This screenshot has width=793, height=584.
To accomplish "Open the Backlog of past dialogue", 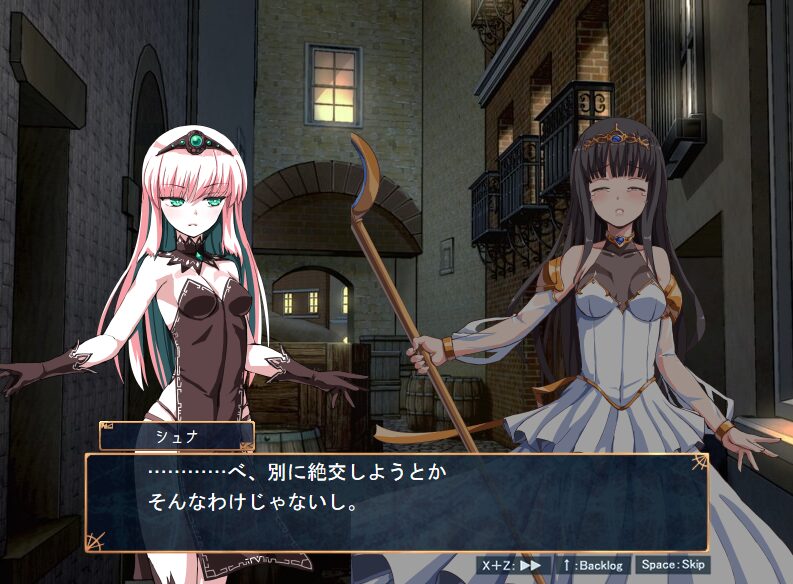I will [593, 565].
